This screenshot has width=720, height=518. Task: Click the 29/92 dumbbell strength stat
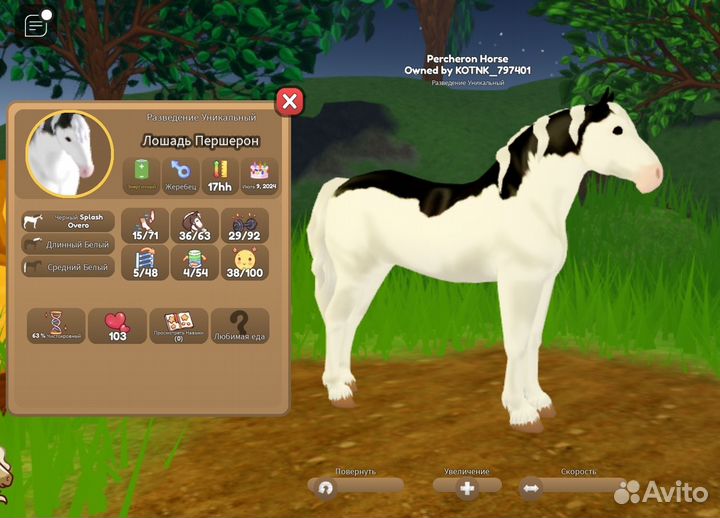245,226
